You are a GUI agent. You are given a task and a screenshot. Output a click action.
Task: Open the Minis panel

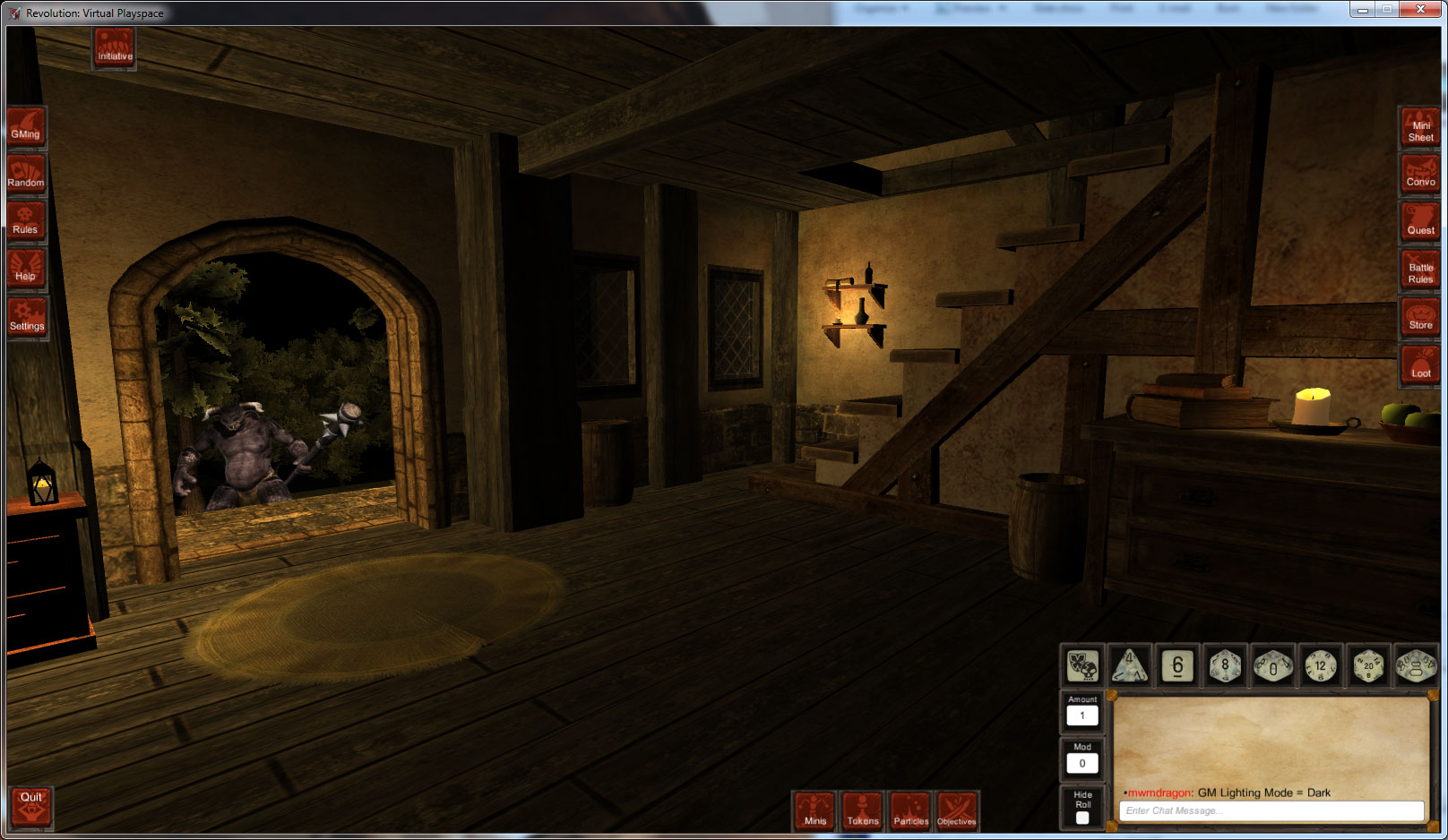(x=814, y=812)
